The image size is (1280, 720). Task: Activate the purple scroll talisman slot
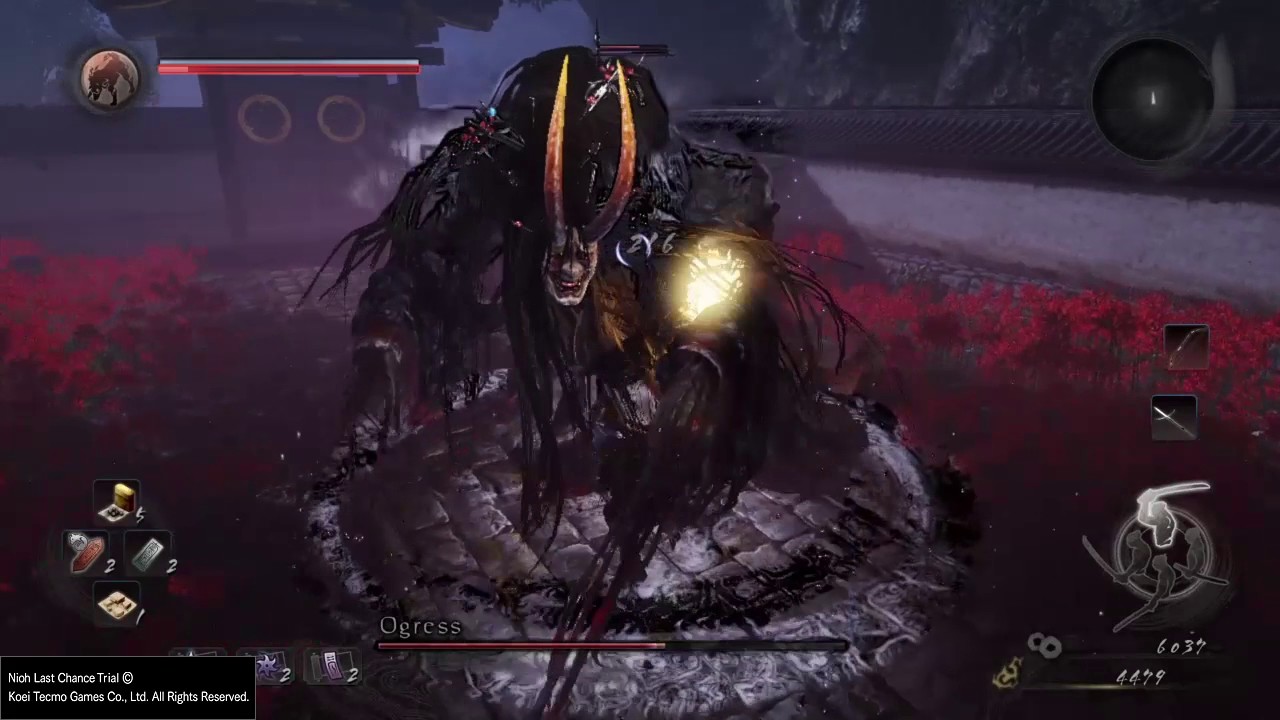332,667
